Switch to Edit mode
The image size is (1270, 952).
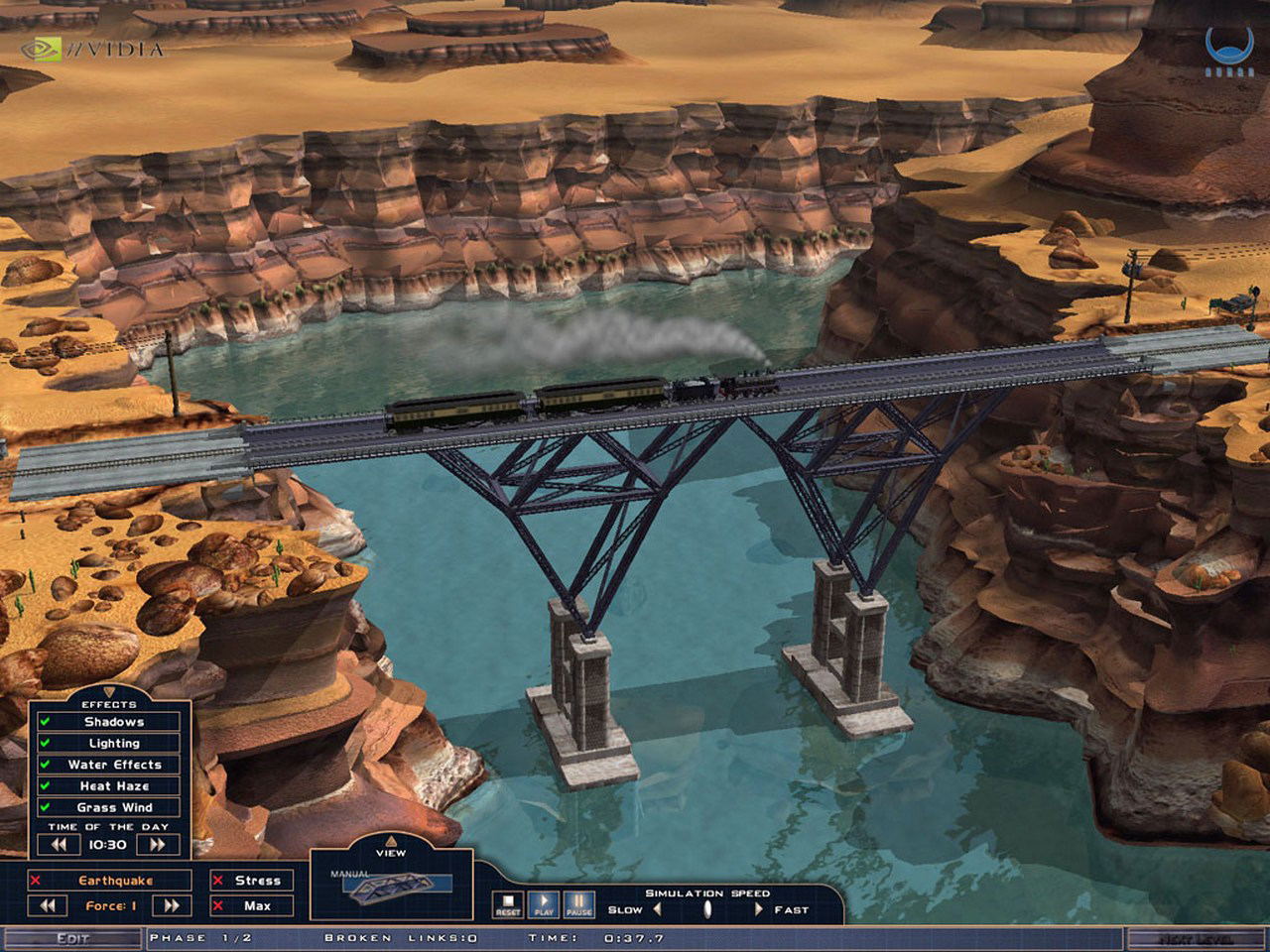[72, 938]
